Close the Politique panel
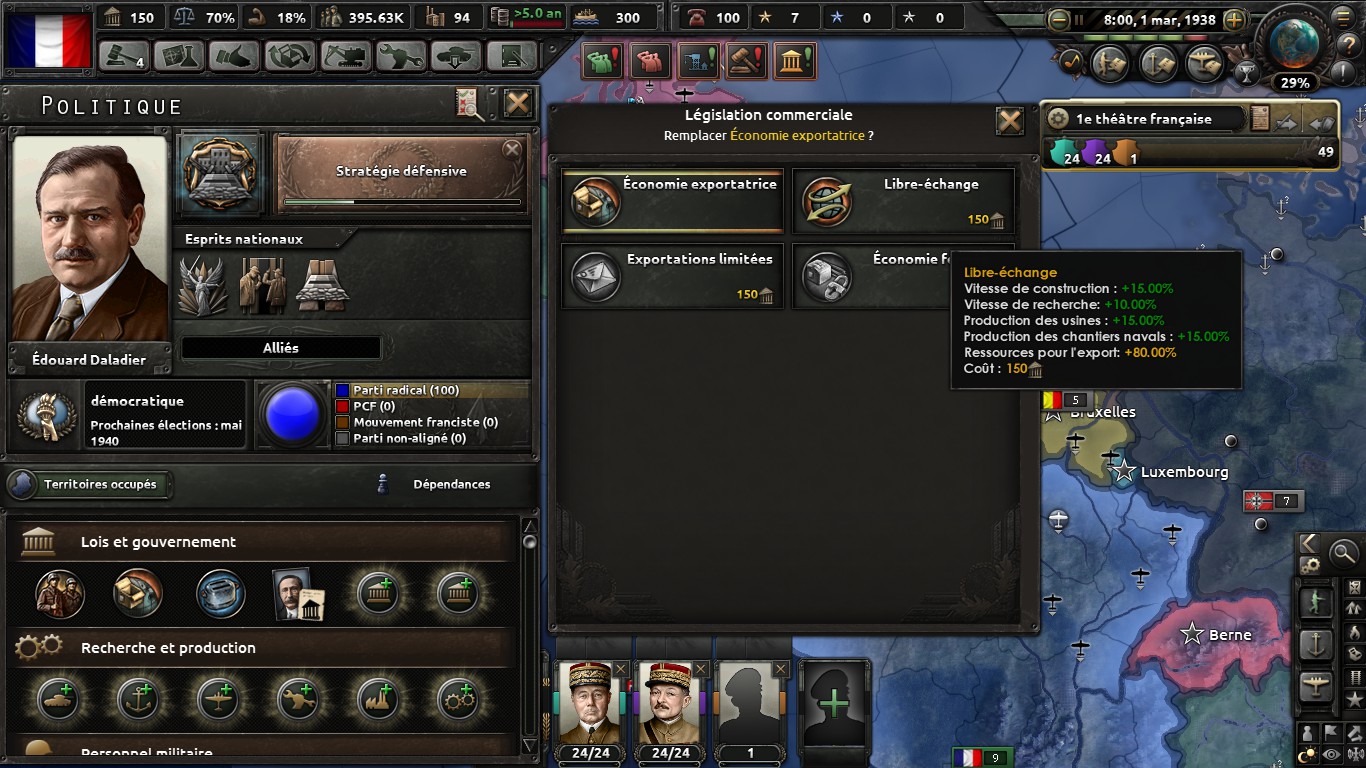The image size is (1366, 768). coord(517,104)
